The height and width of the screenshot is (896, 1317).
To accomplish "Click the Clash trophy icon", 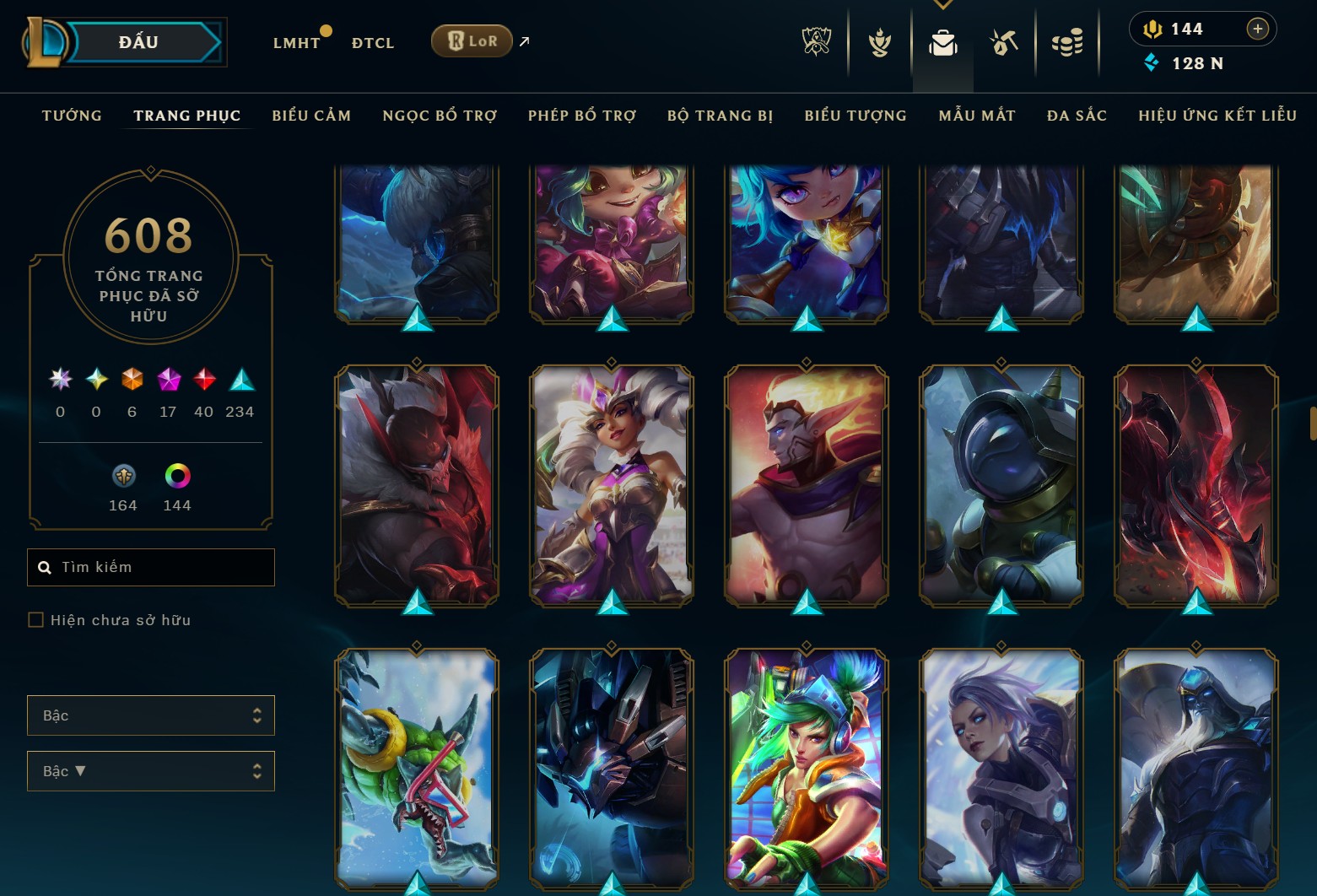I will (x=878, y=41).
